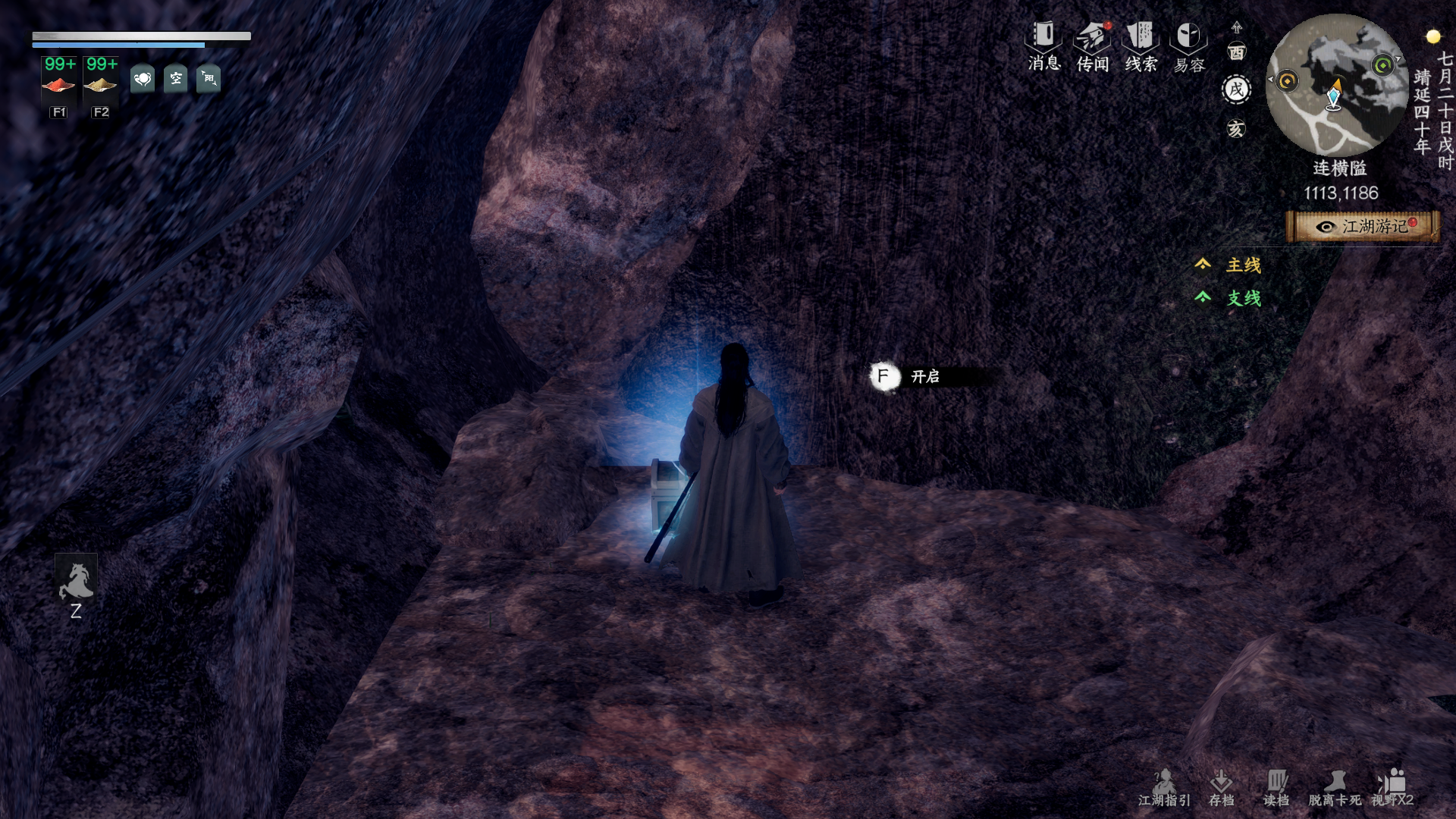Save the game with 存档

coord(1221,787)
